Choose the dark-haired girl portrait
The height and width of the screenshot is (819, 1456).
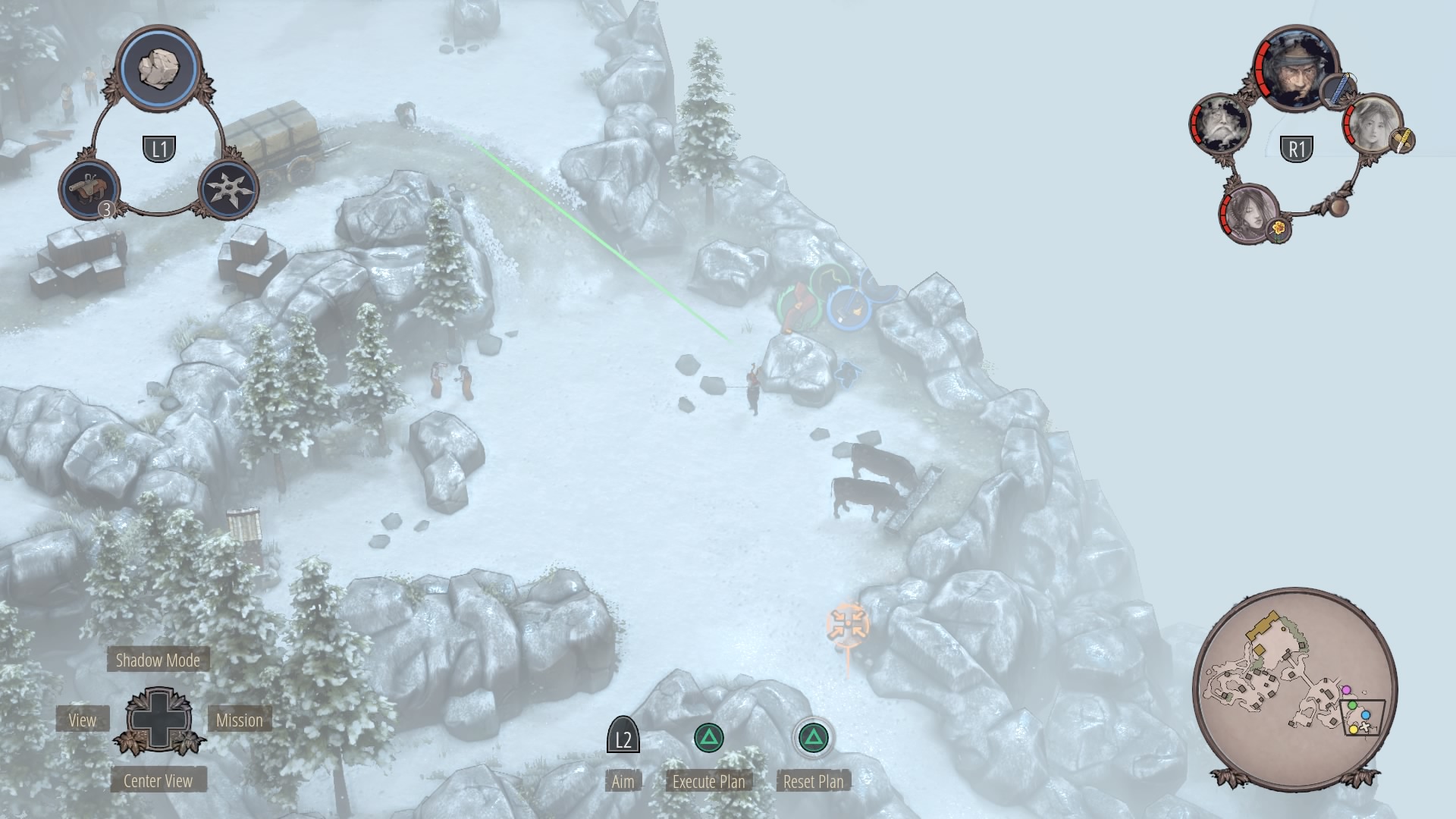pyautogui.click(x=1248, y=212)
